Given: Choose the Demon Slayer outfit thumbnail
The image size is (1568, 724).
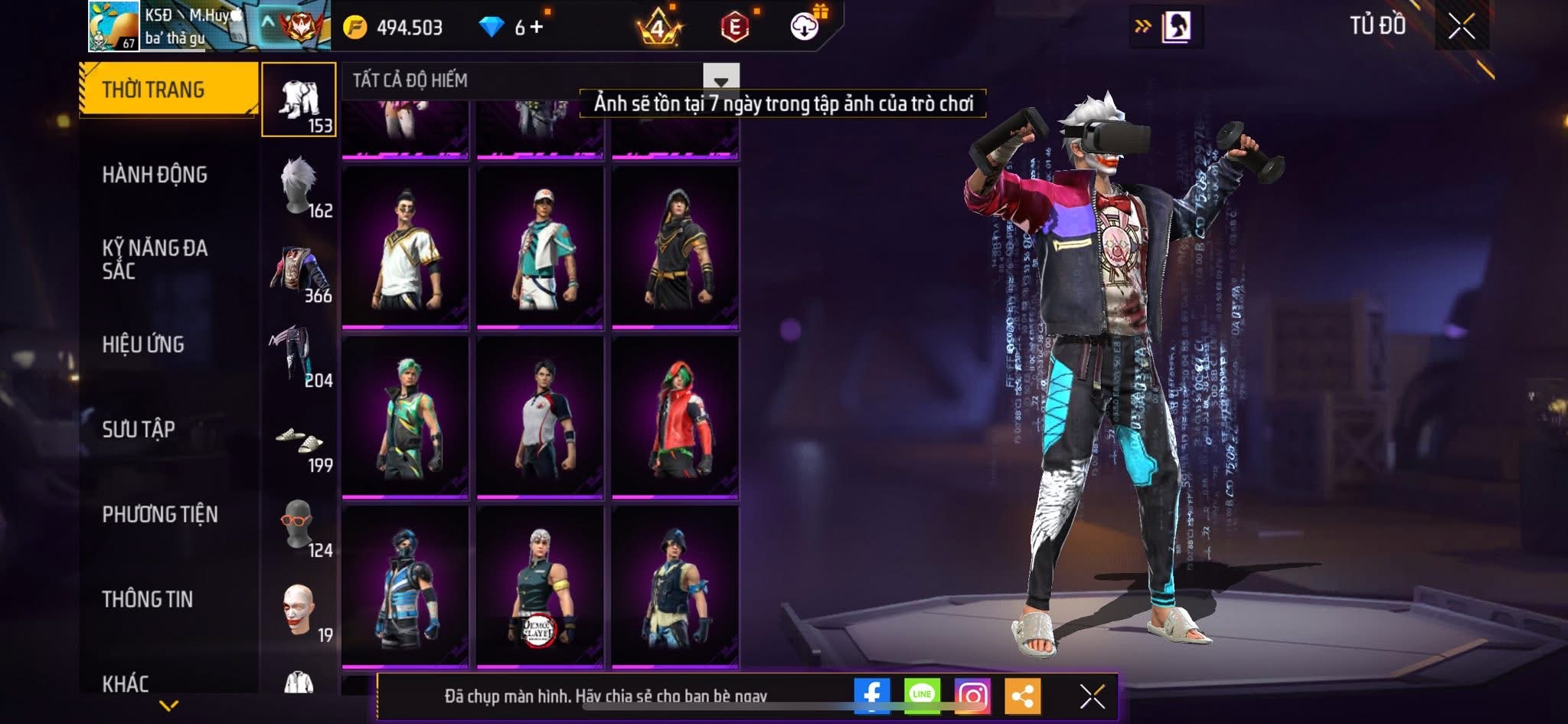Looking at the screenshot, I should pos(540,586).
